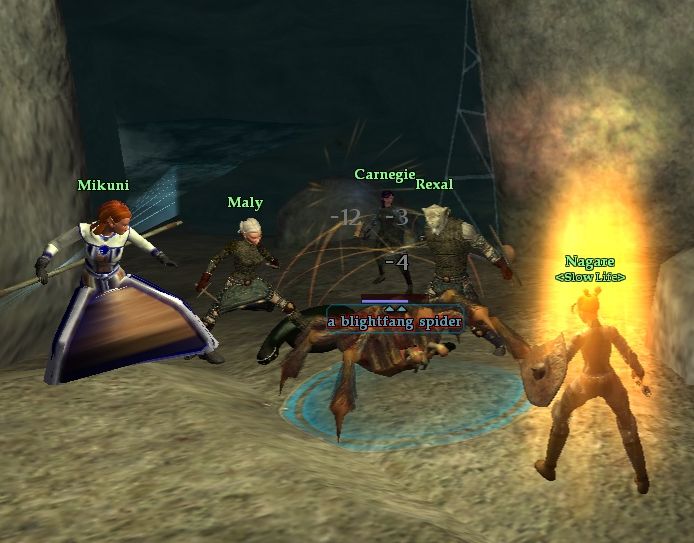Choose the Carnegie nameplate
Image resolution: width=694 pixels, height=543 pixels.
[x=384, y=174]
